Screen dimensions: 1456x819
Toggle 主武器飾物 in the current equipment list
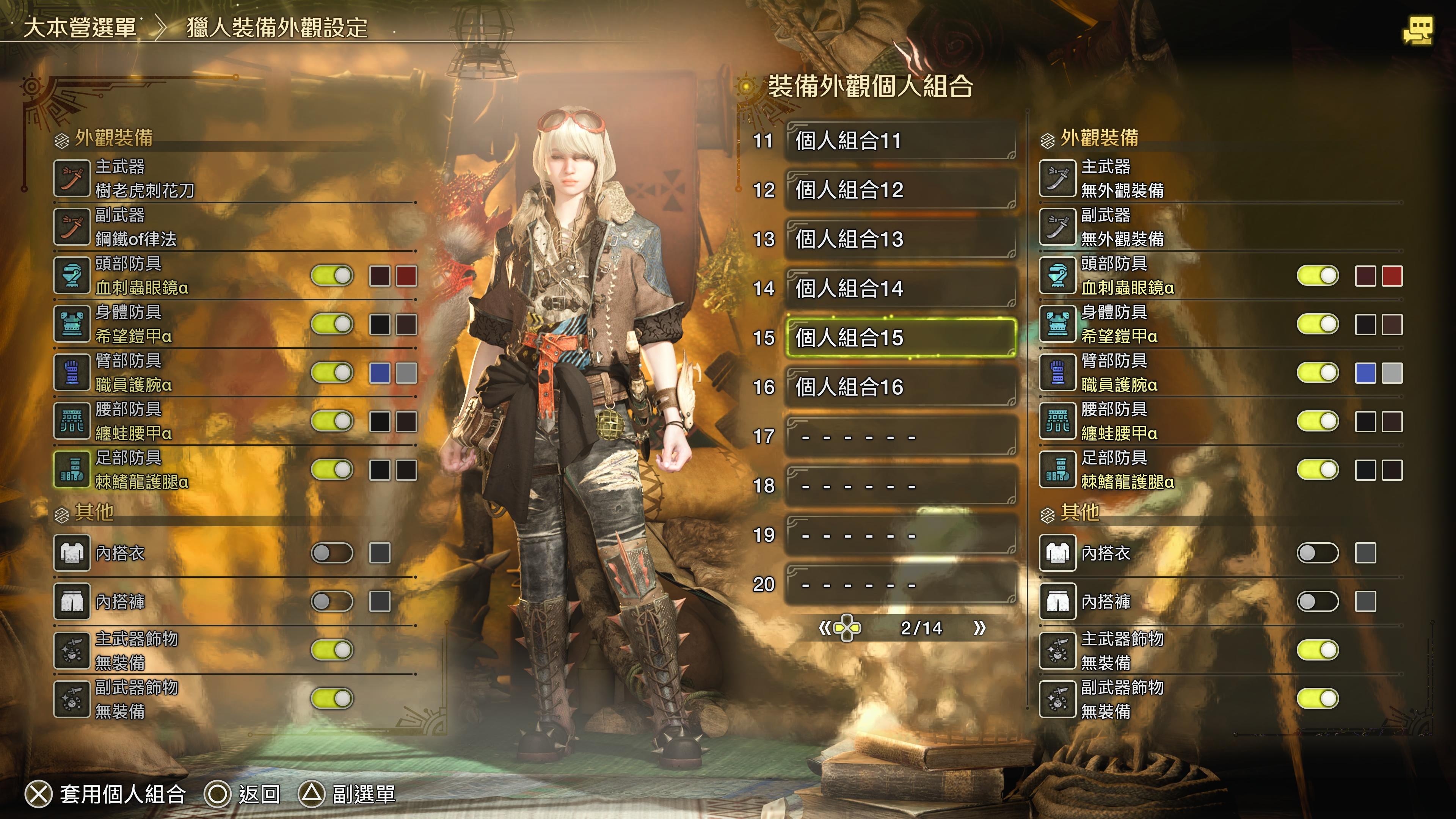tap(332, 650)
